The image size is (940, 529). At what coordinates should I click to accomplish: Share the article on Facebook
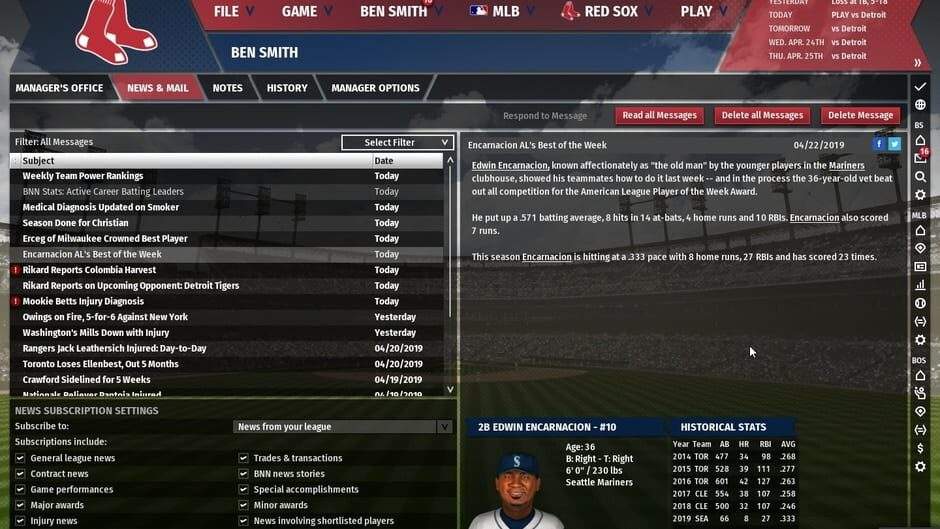(x=879, y=144)
